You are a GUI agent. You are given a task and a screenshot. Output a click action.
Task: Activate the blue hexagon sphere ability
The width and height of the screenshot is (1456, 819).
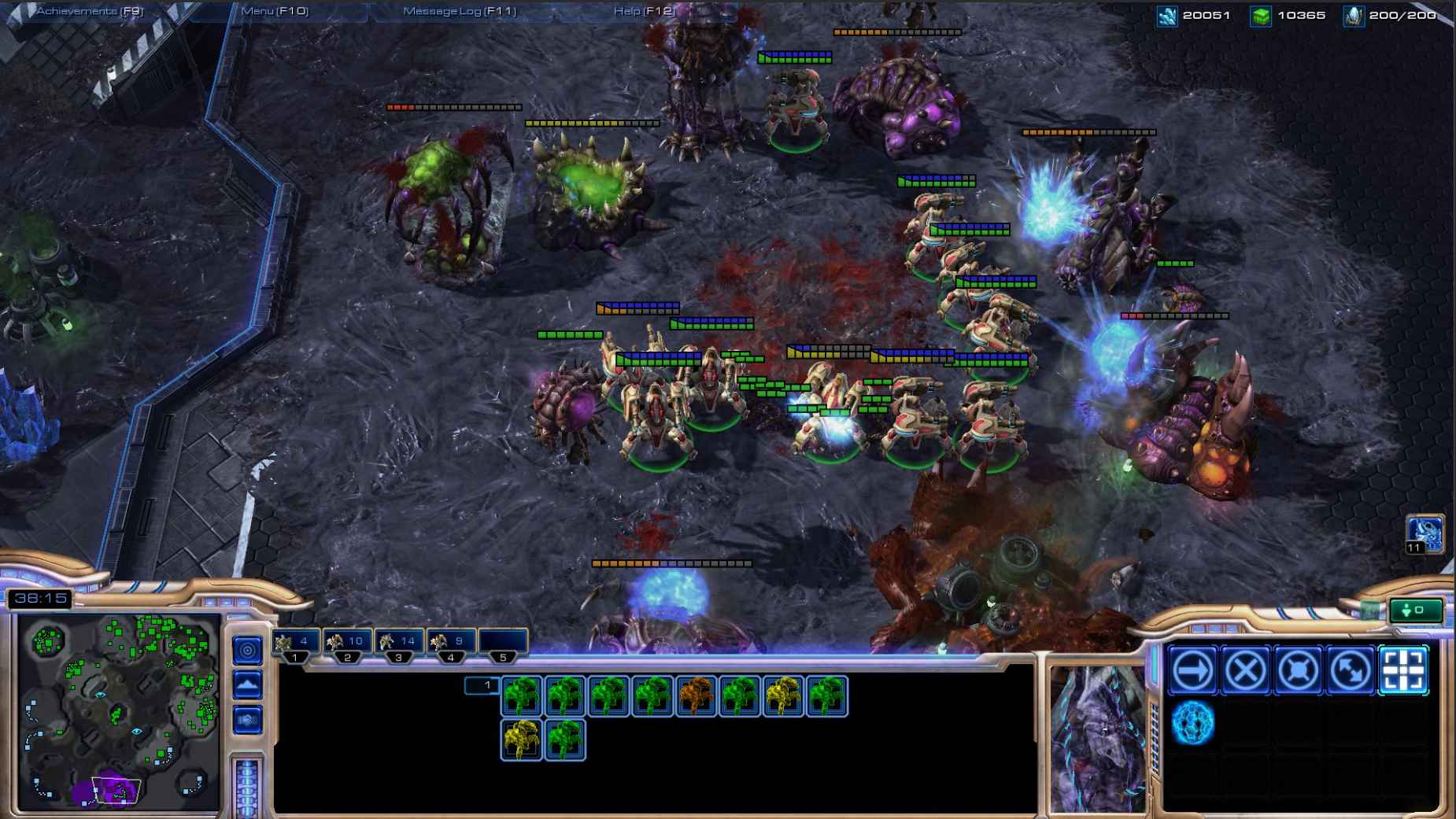point(1193,723)
